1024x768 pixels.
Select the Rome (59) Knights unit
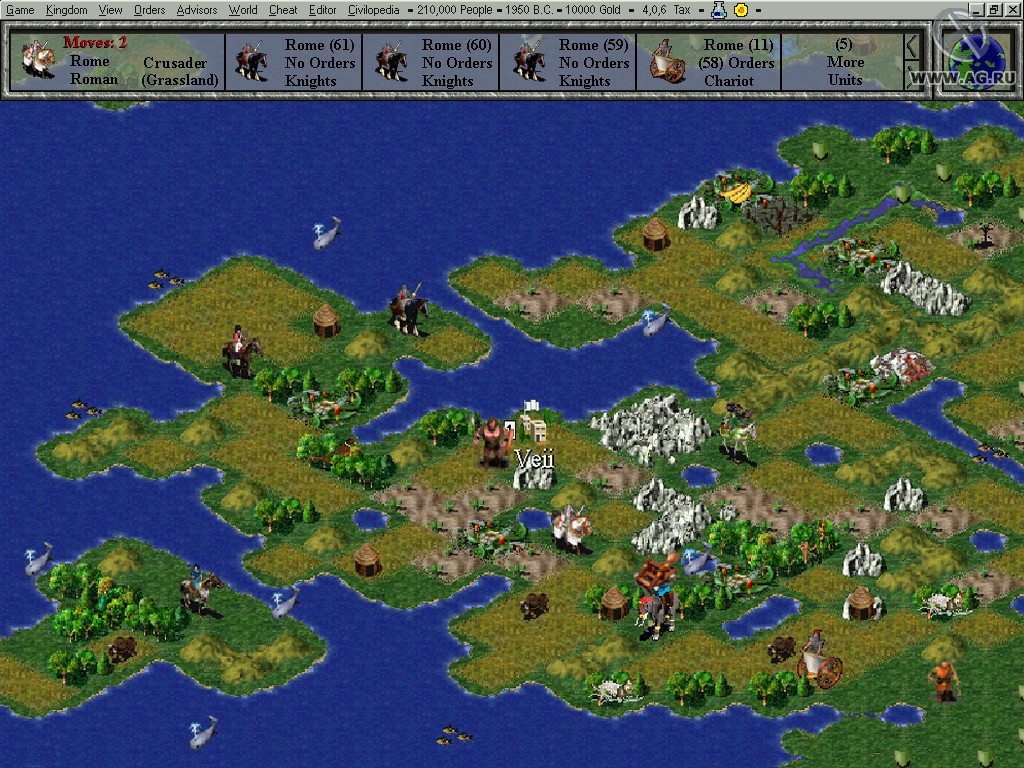click(x=568, y=62)
